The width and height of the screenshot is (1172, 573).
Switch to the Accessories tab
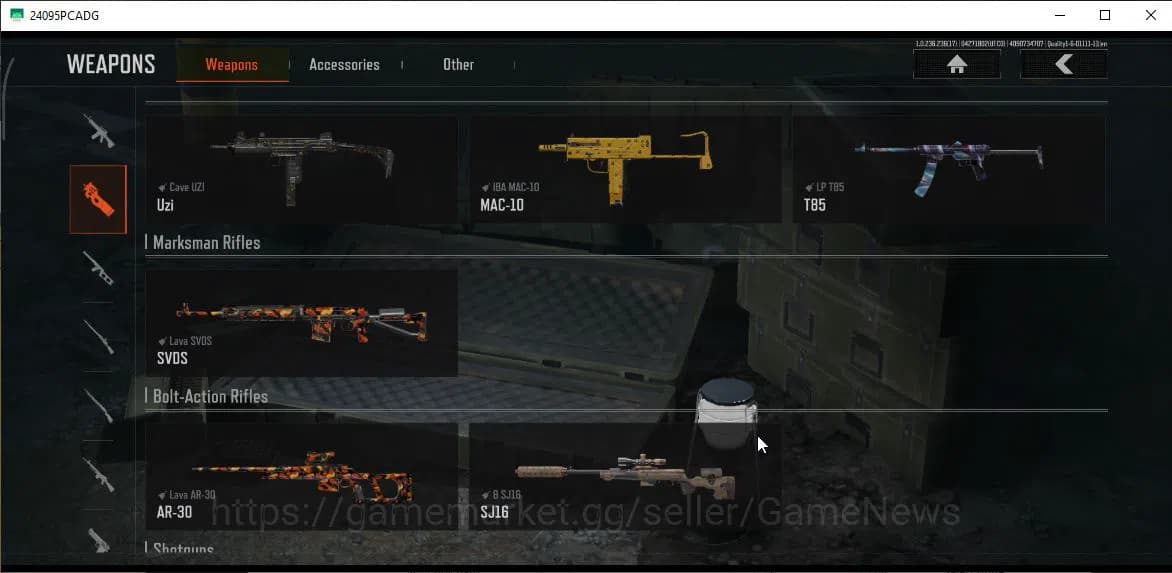344,65
